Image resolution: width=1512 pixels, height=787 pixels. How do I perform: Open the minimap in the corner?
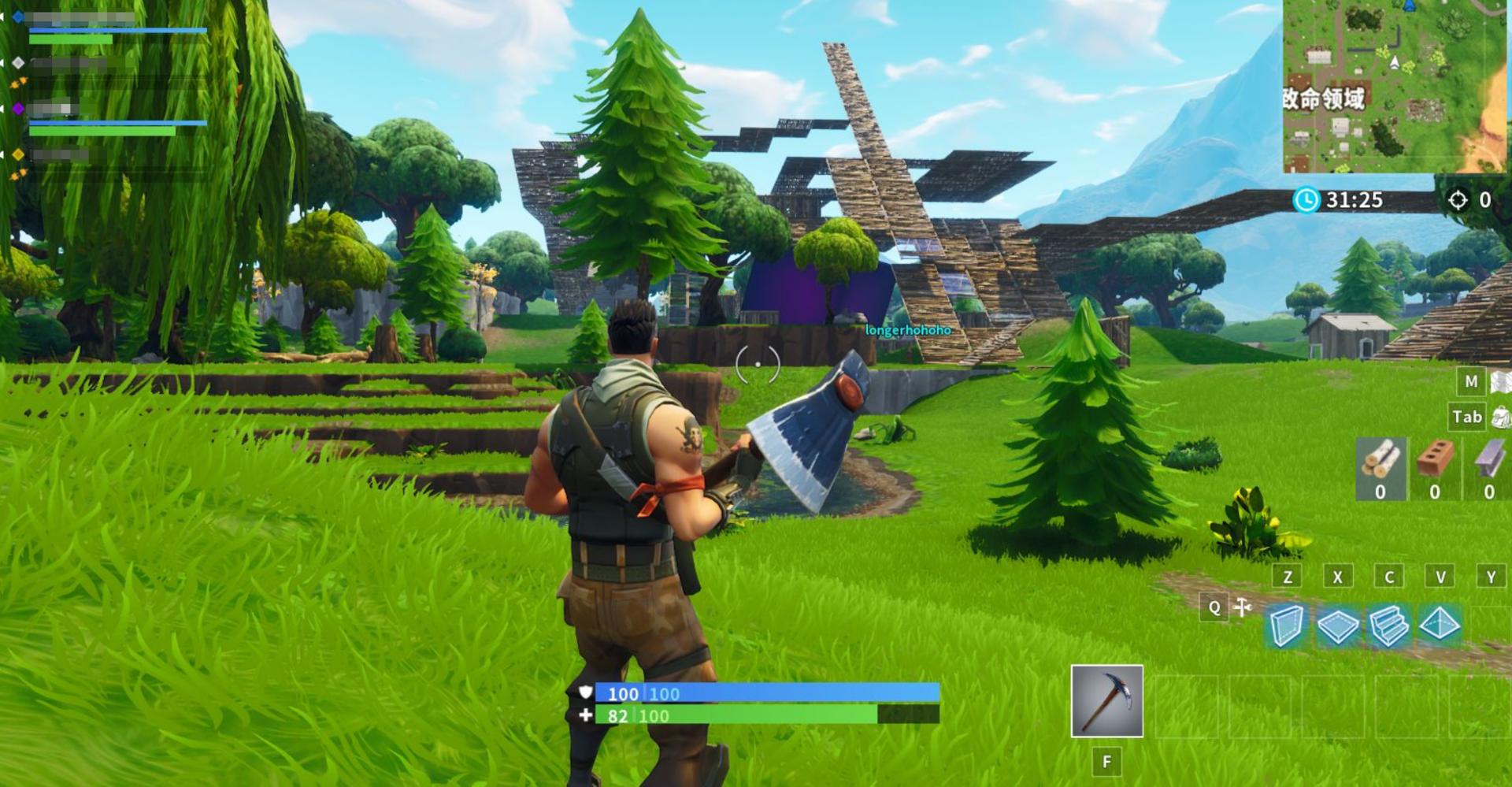tap(1395, 86)
